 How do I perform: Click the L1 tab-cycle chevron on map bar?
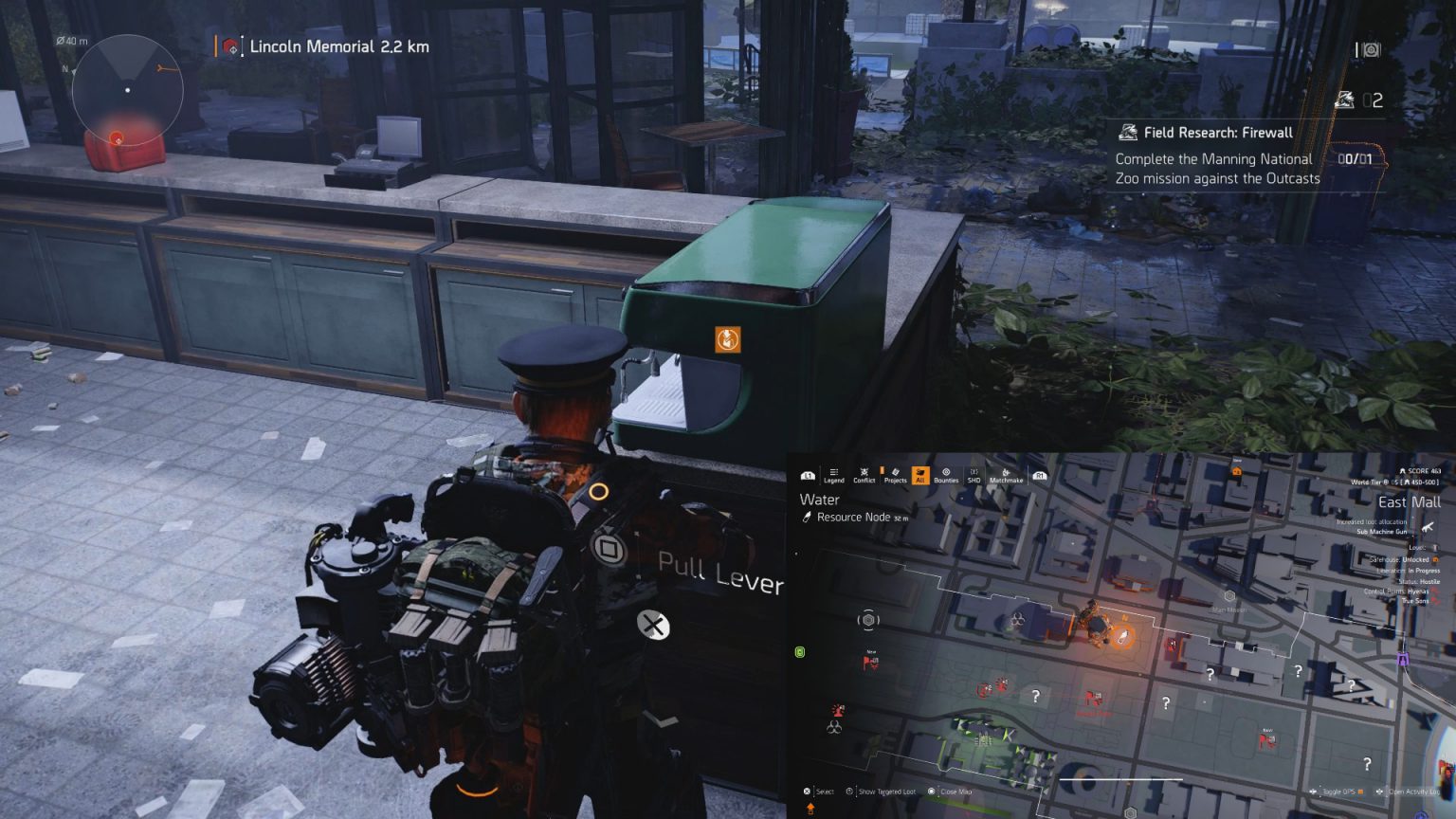tap(807, 473)
